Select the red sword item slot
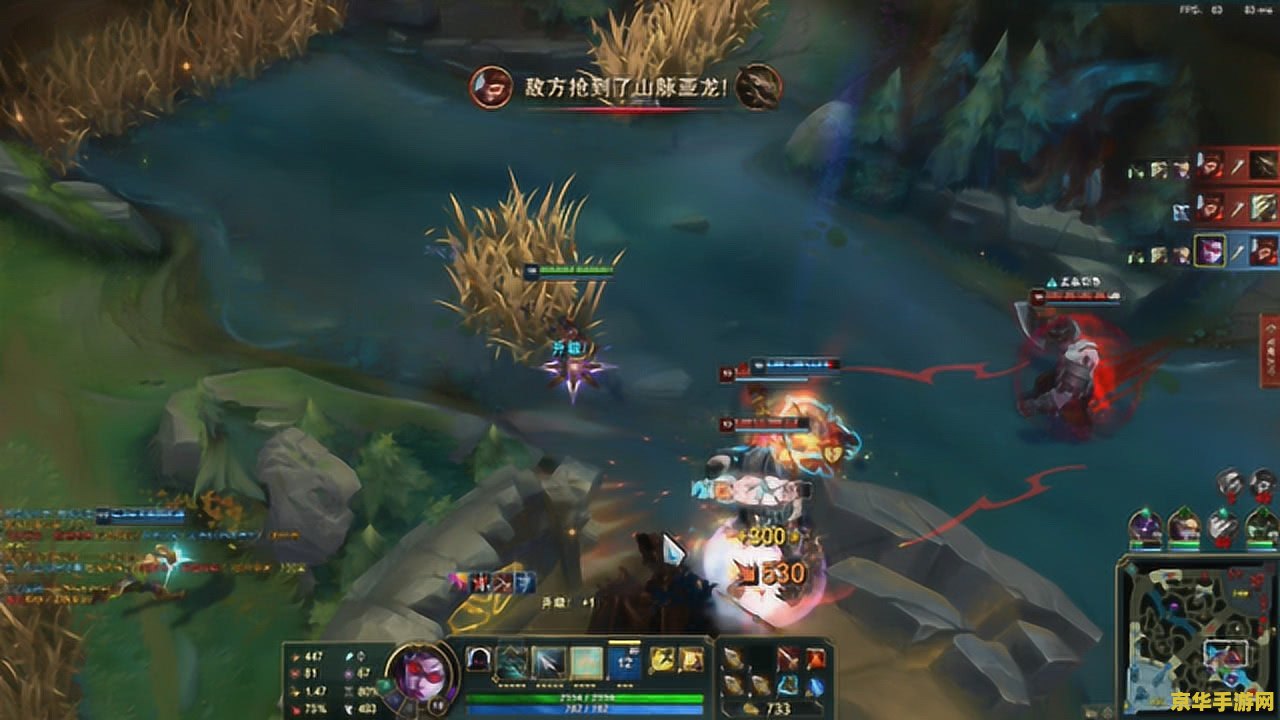The width and height of the screenshot is (1280, 720). click(789, 657)
